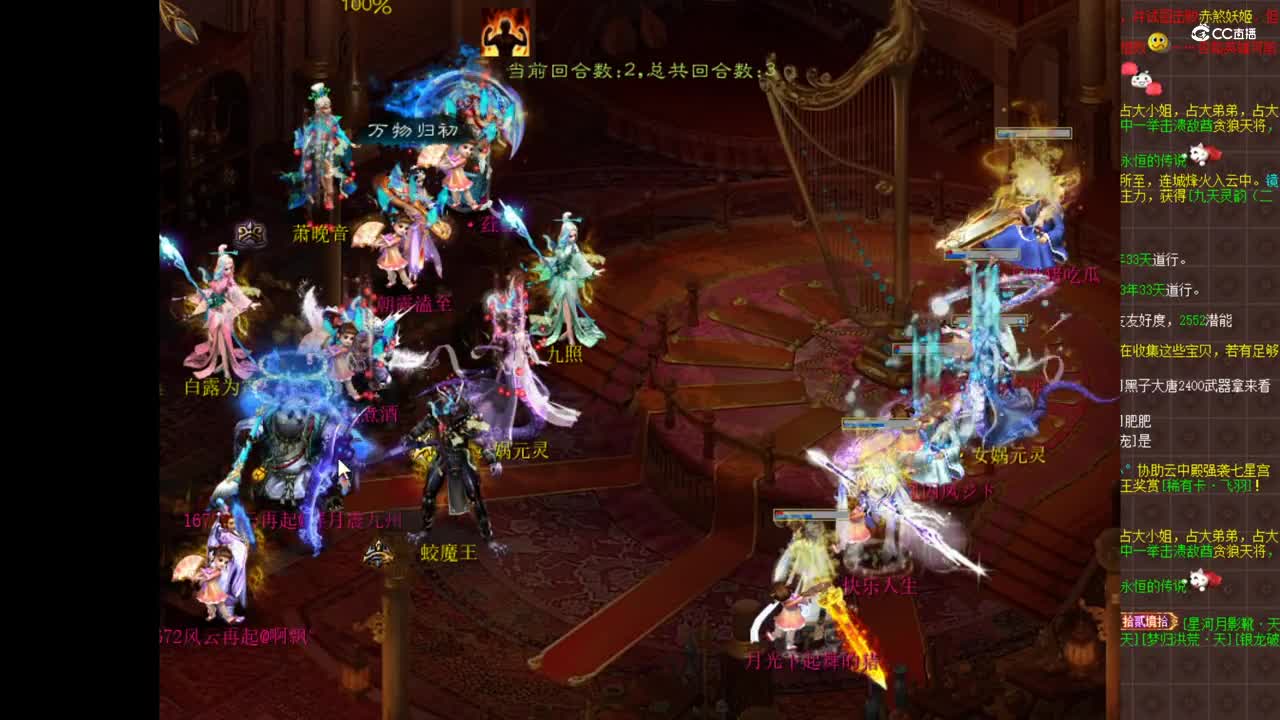Screen dimensions: 1280x720
Task: Click the smiley emoji in the right chat panel
Action: click(1157, 43)
